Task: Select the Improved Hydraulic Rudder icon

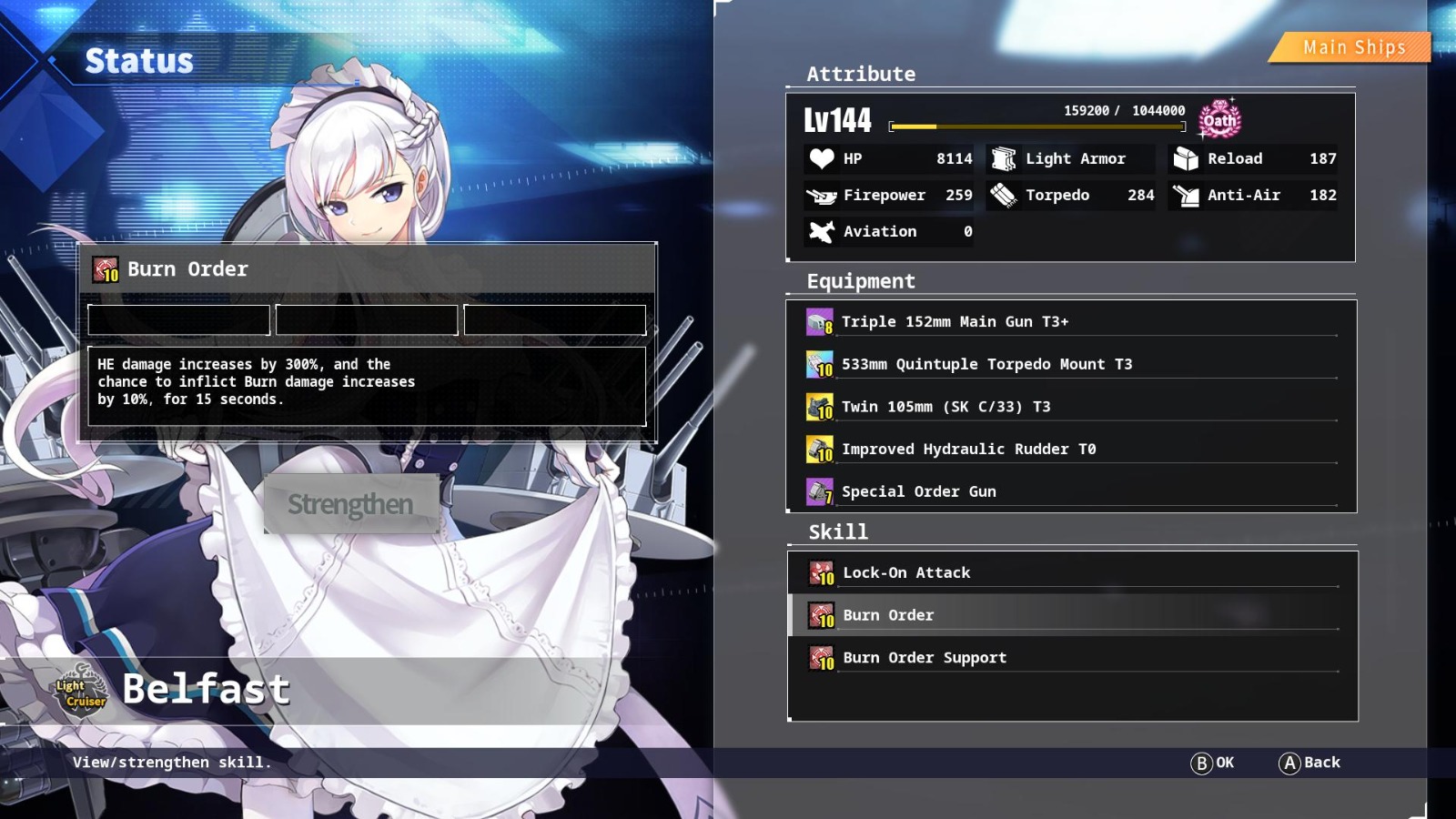Action: coord(818,448)
